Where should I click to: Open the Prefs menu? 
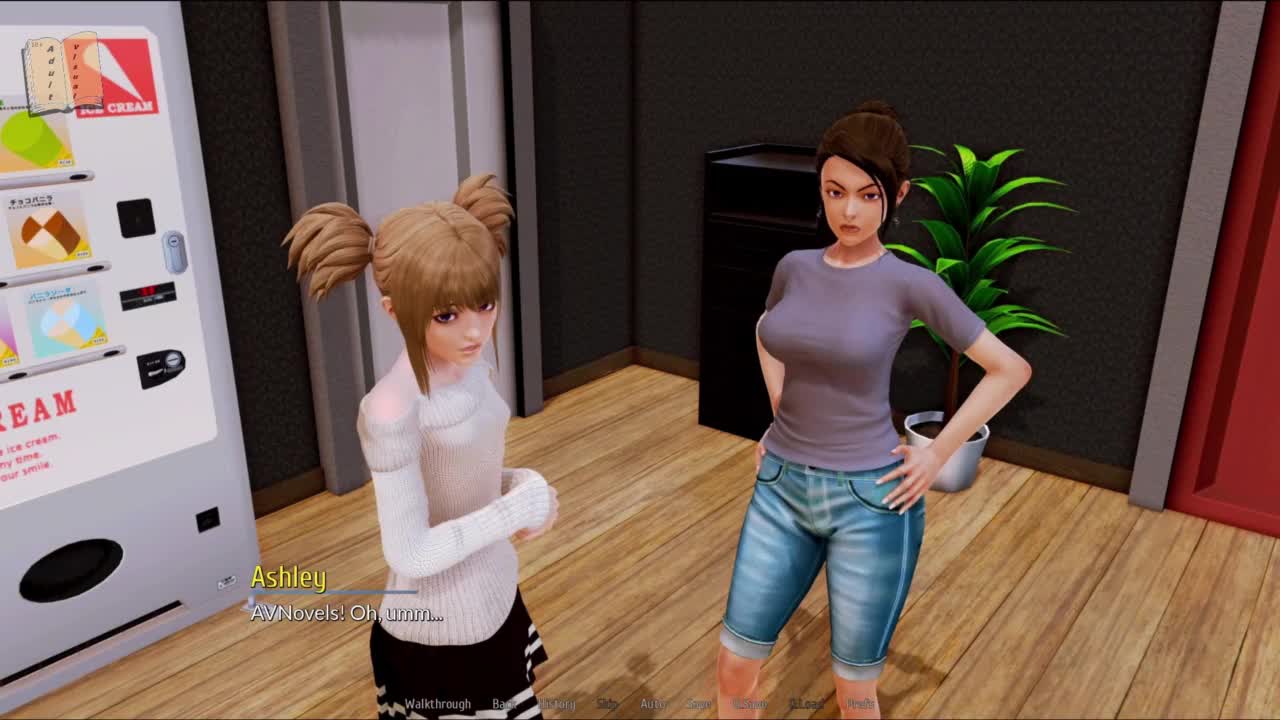click(860, 704)
